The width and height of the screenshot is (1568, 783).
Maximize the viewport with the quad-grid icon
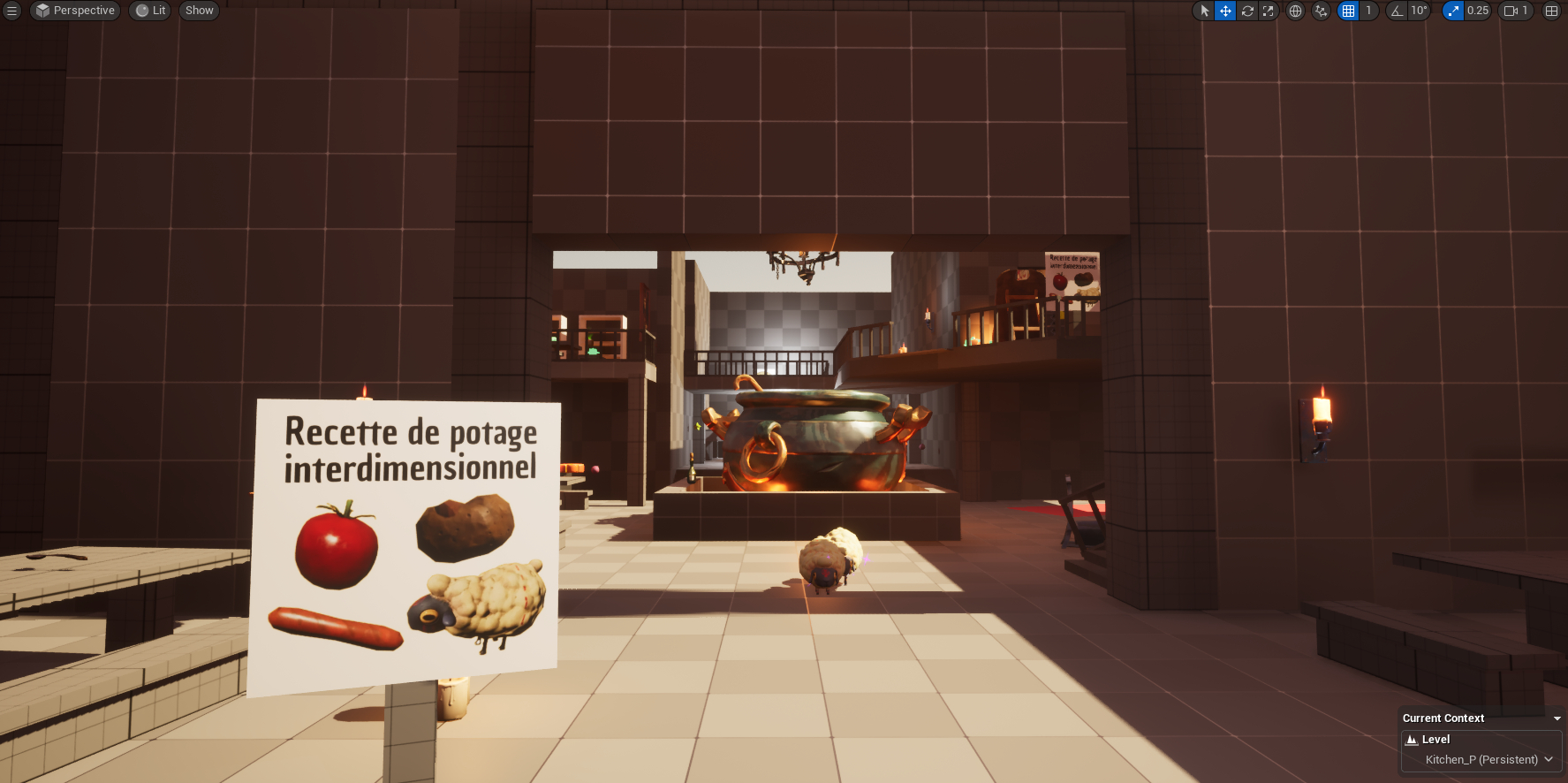(1551, 11)
